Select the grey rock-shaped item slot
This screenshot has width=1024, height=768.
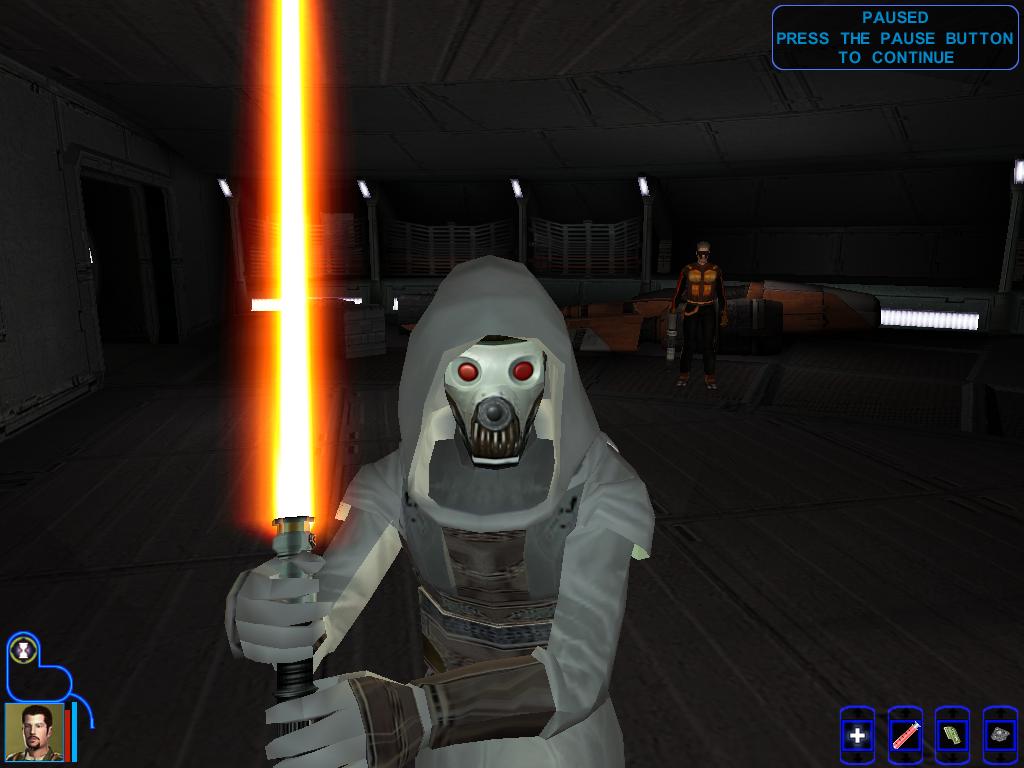tap(999, 736)
